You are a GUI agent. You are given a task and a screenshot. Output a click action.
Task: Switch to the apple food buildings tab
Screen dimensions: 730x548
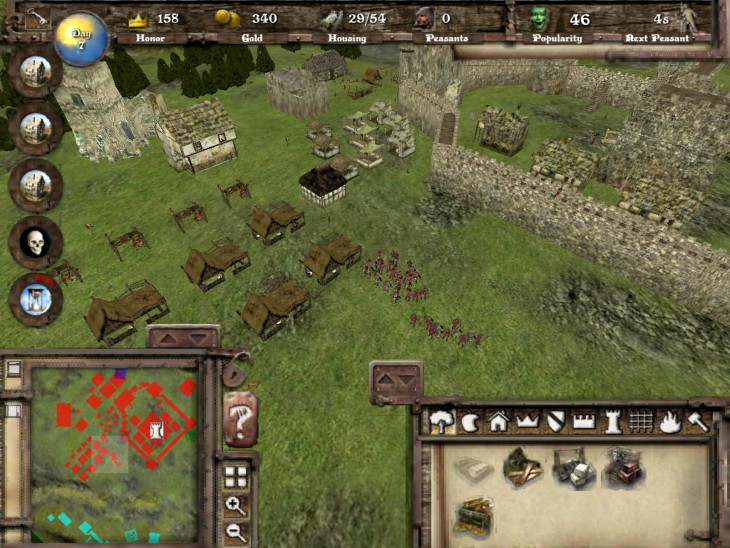point(469,422)
